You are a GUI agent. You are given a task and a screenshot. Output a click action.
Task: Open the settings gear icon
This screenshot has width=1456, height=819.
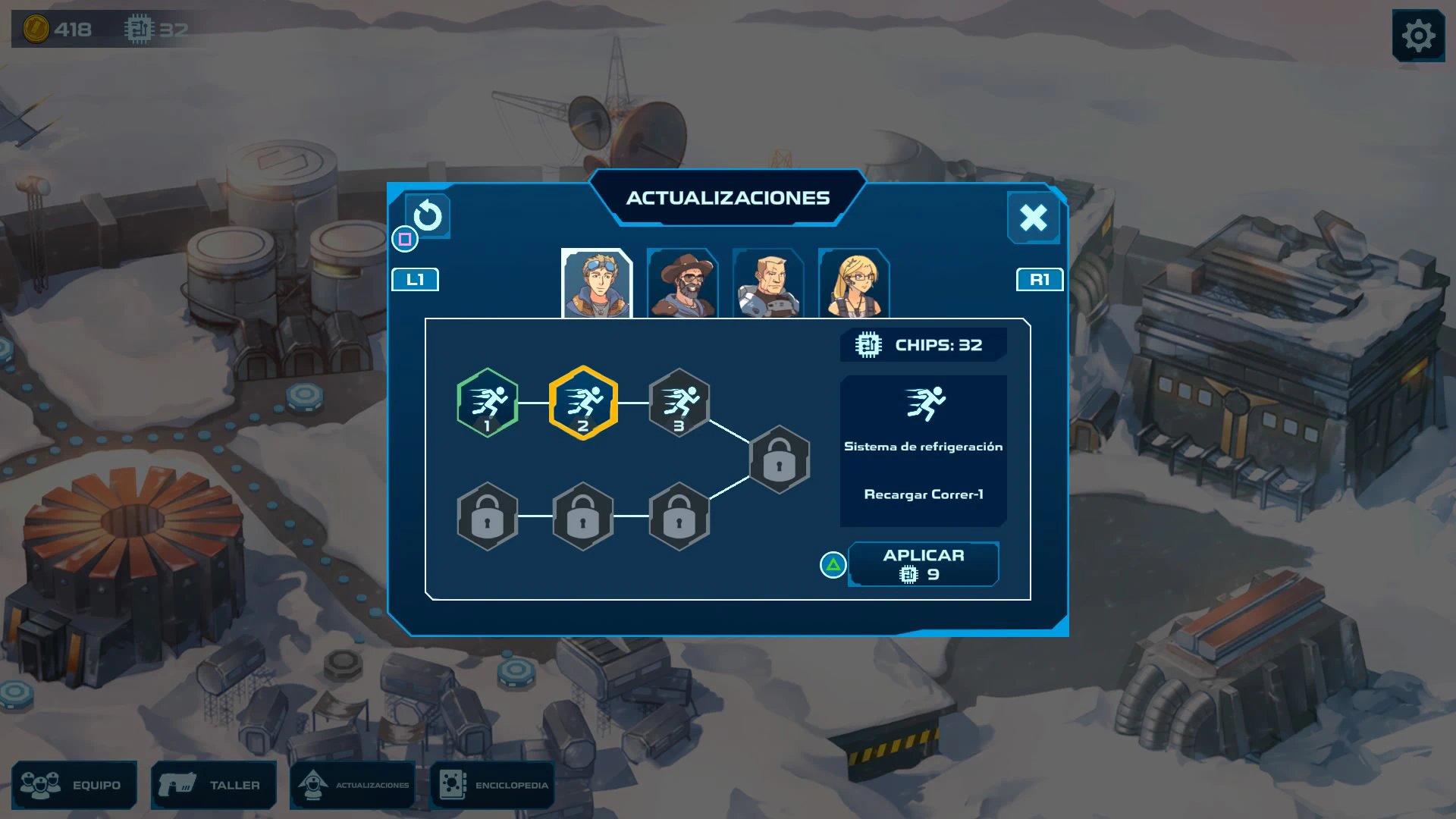pyautogui.click(x=1418, y=36)
